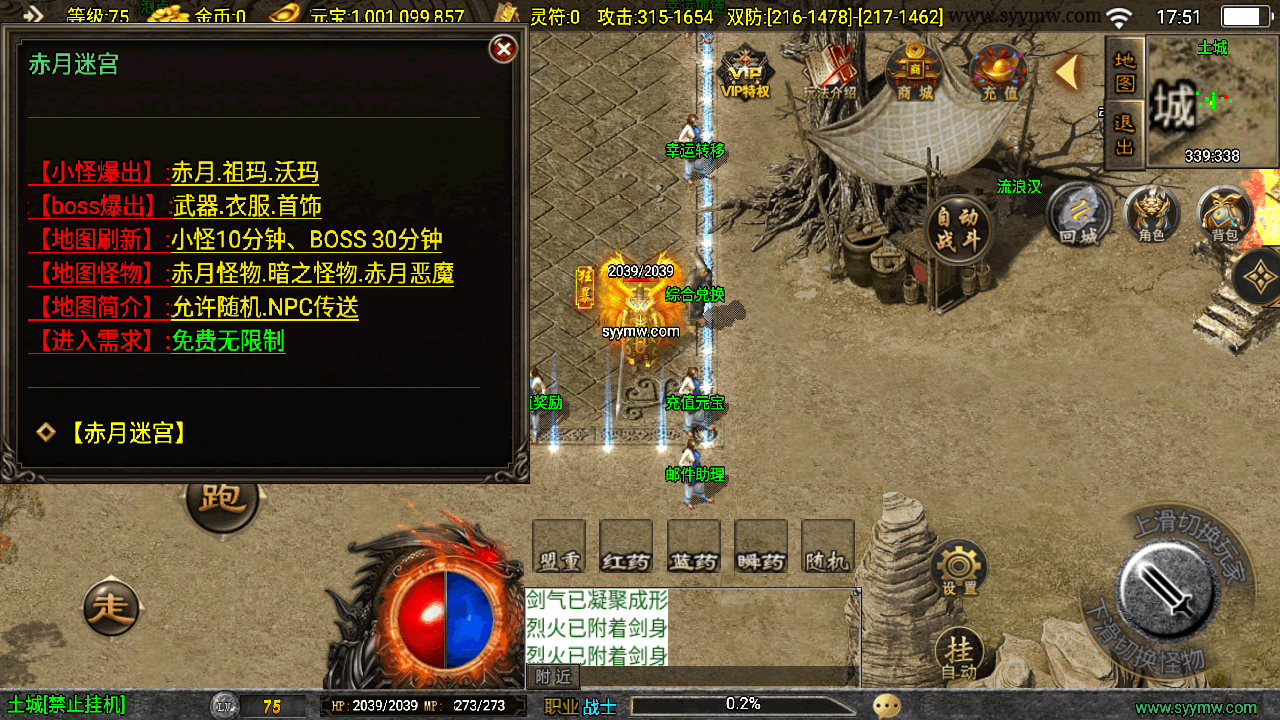
Task: Open the 角色 character sheet
Action: click(x=1152, y=214)
